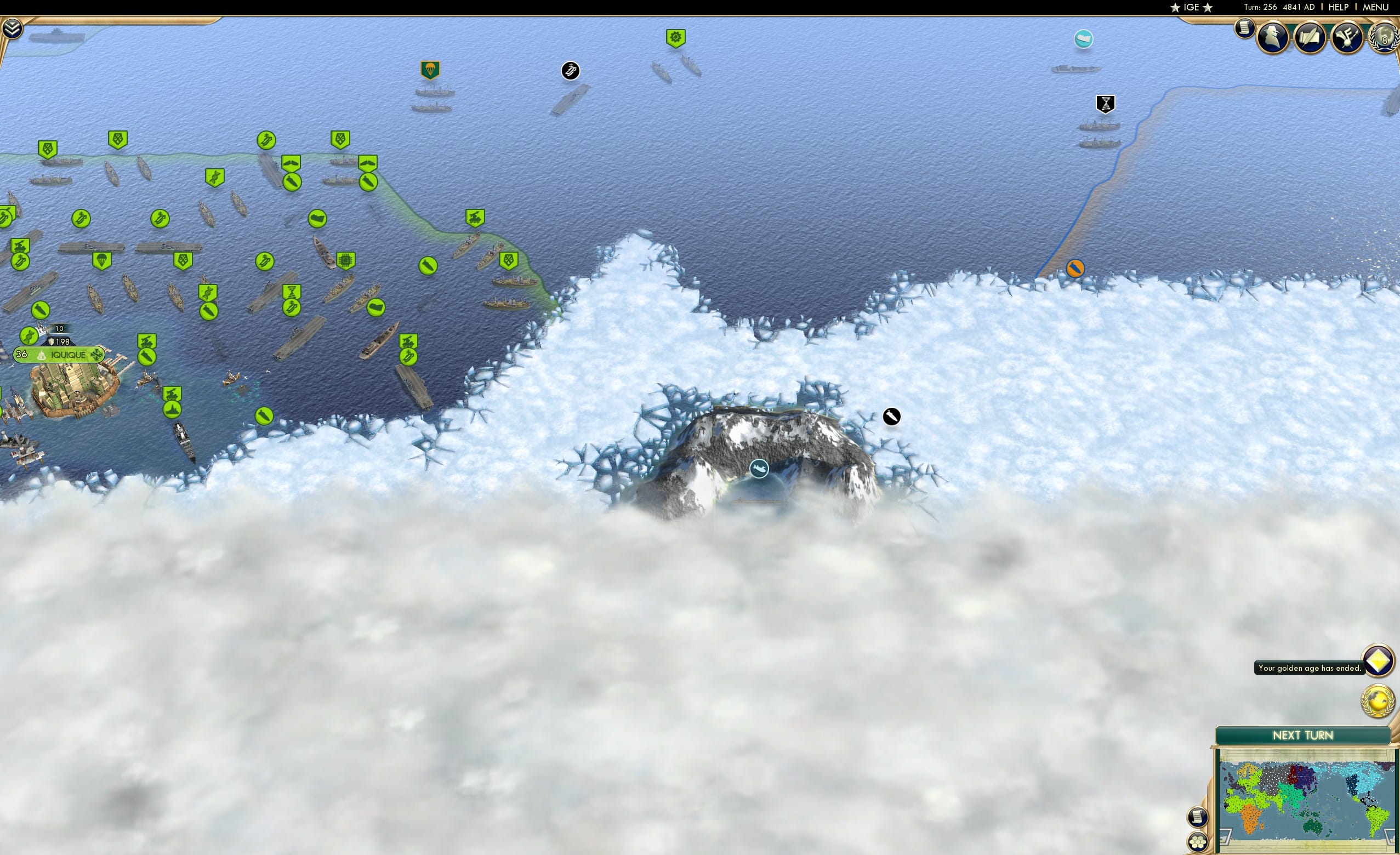1400x855 pixels.
Task: Click the golden age diamond notification icon
Action: (1379, 662)
